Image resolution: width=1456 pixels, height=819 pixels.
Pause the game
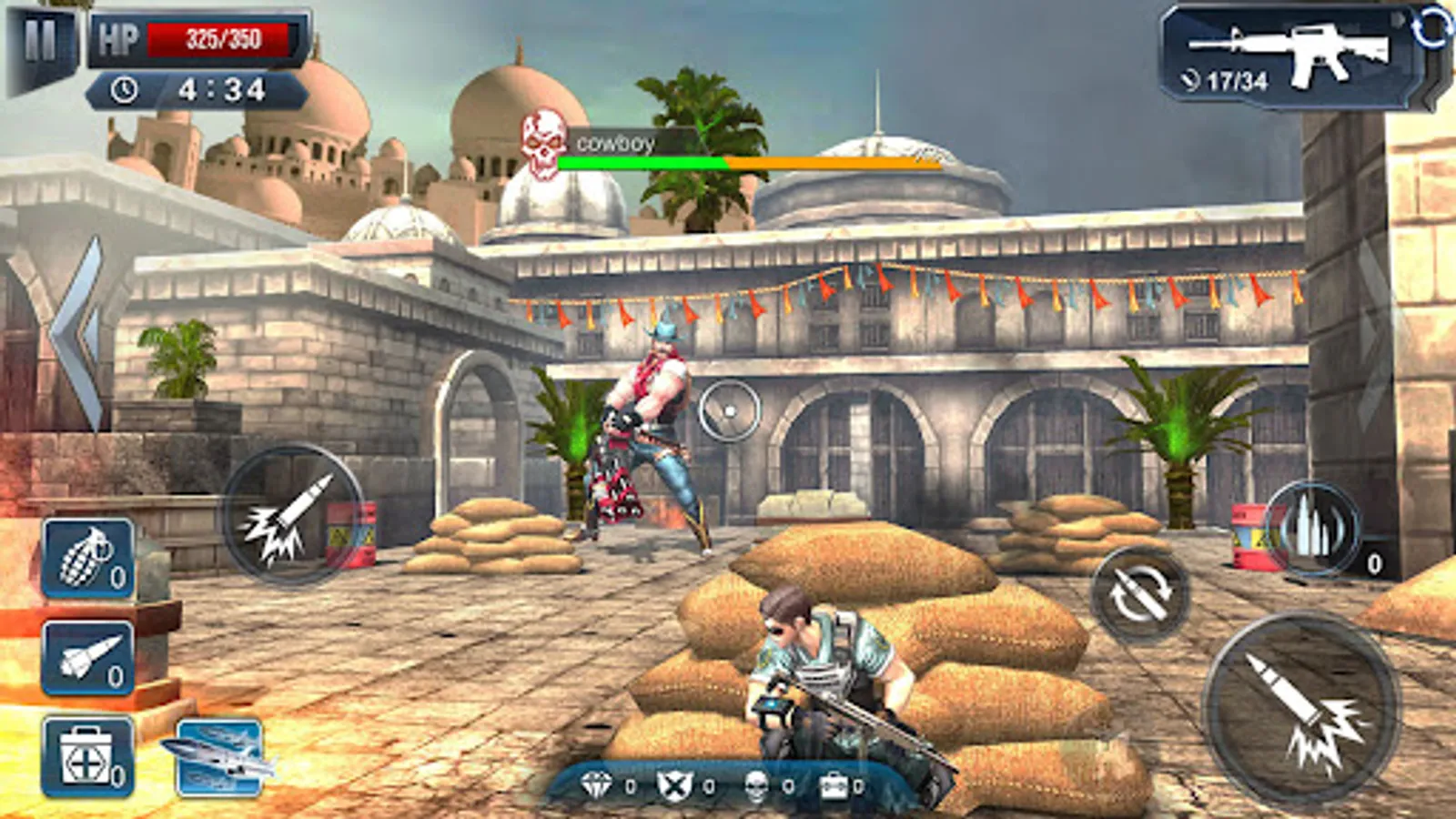coord(40,43)
